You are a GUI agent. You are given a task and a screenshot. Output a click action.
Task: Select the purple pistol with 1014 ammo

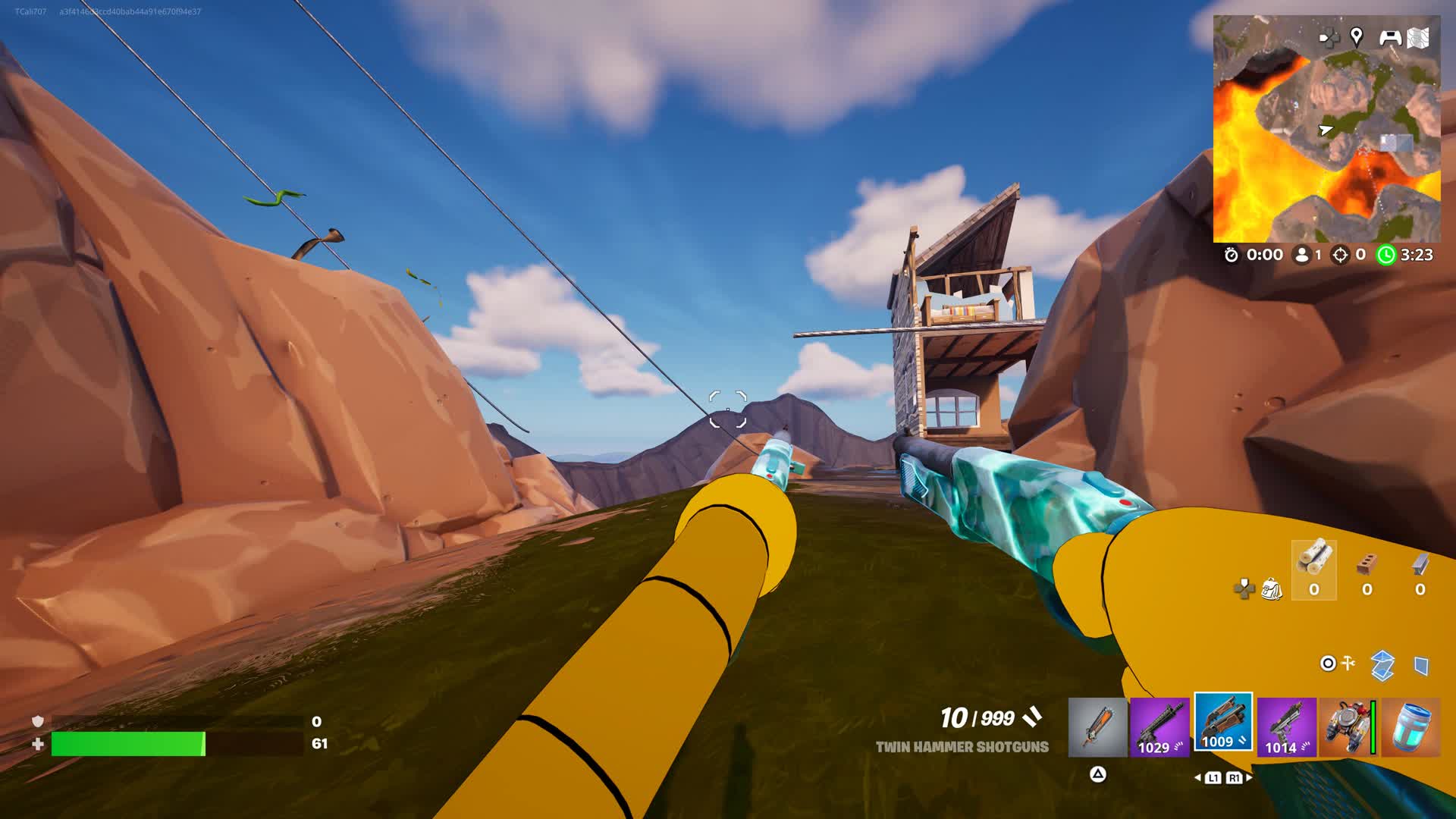click(x=1286, y=727)
